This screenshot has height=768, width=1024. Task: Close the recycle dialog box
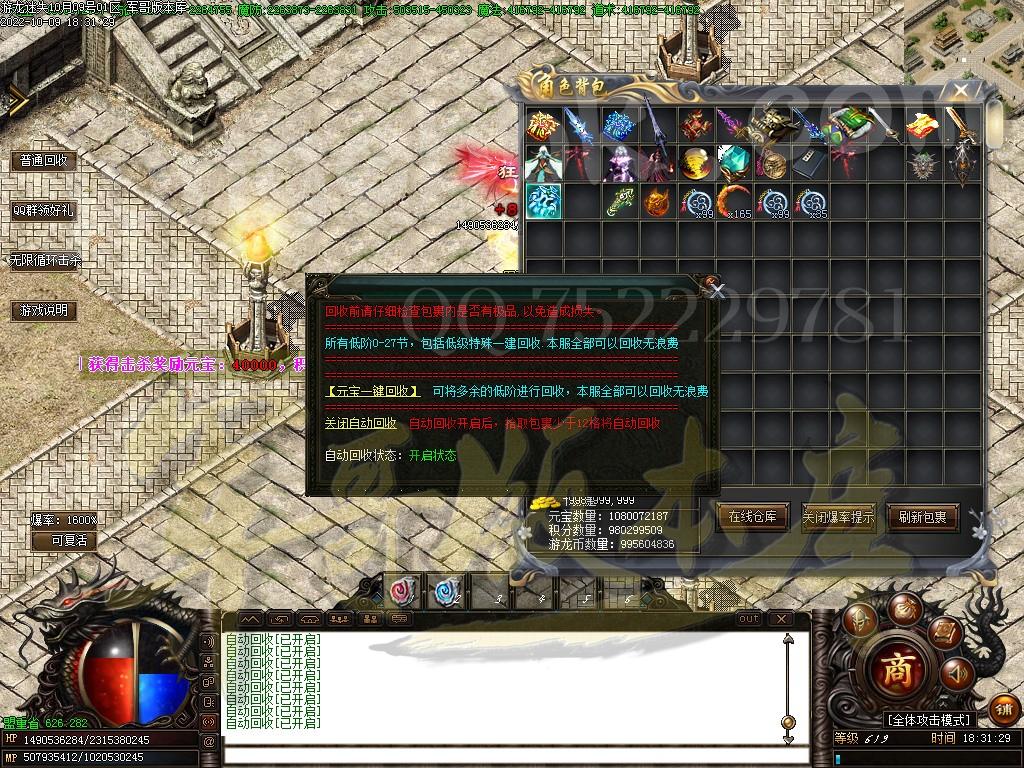point(716,292)
